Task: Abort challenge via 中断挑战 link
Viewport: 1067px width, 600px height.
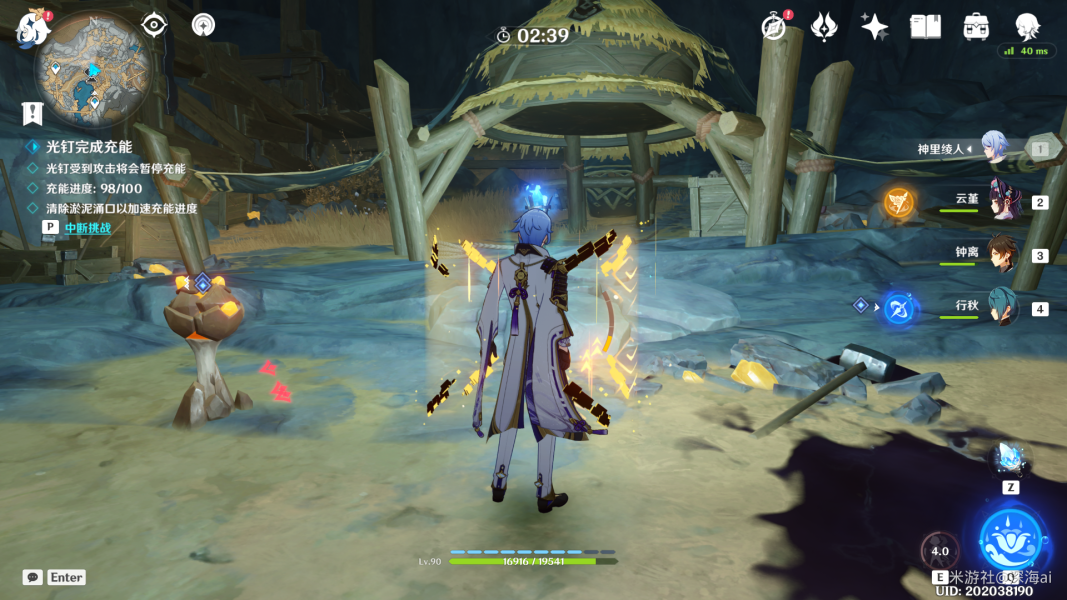Action: [x=87, y=228]
